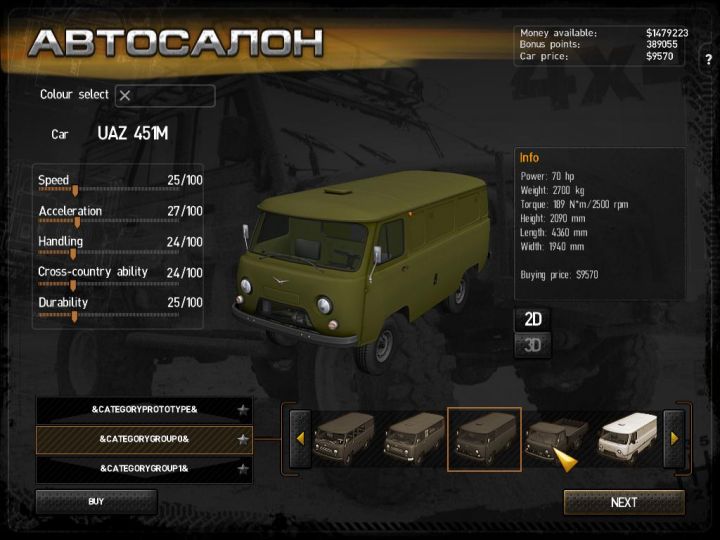Choose the highlighted olive van thumbnail

point(484,439)
